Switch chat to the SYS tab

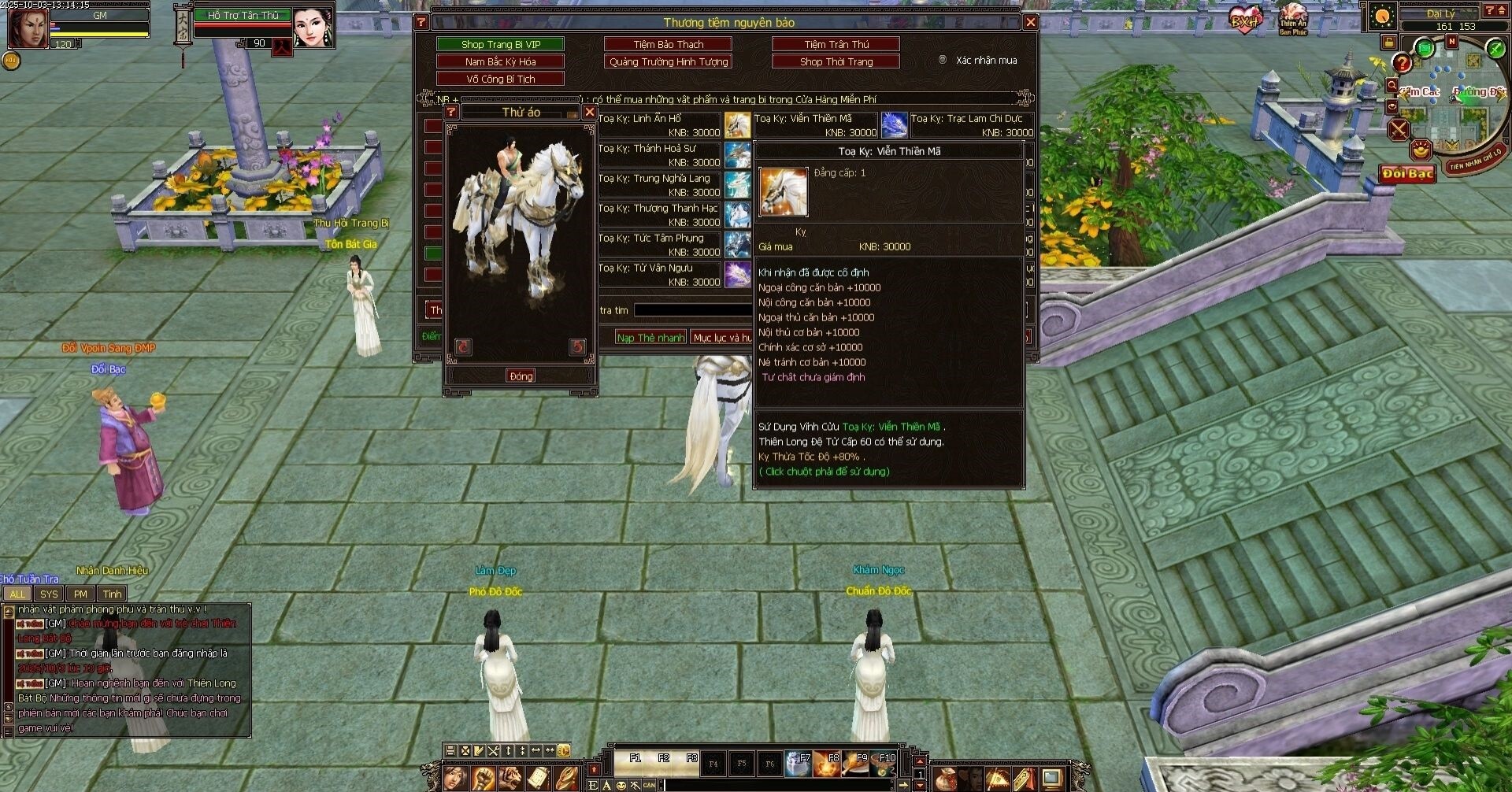[x=49, y=594]
